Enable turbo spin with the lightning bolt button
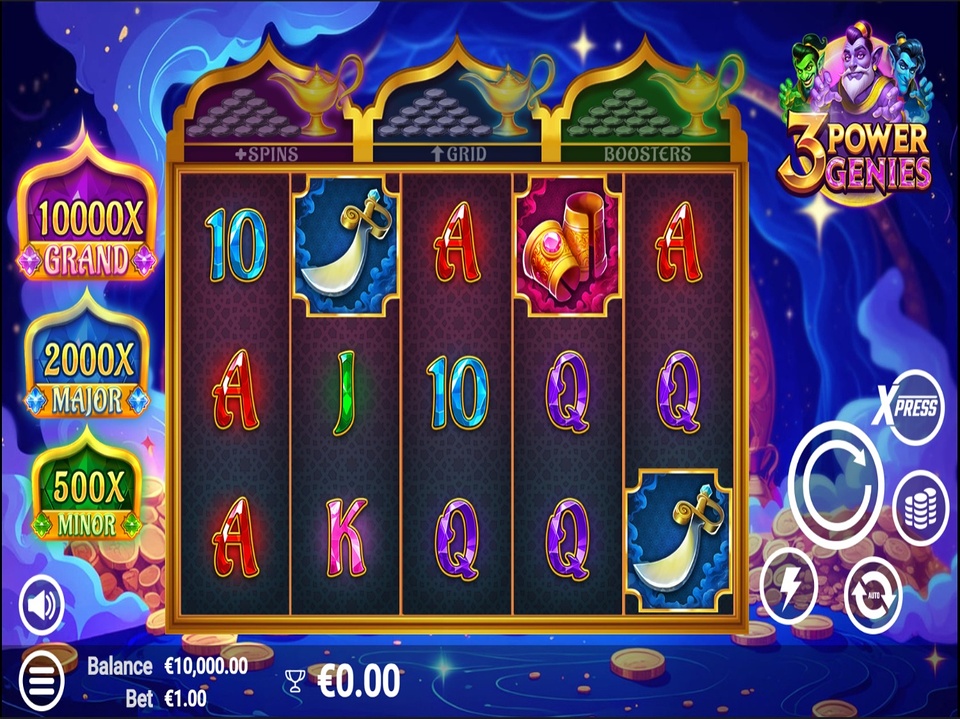960x719 pixels. [788, 587]
